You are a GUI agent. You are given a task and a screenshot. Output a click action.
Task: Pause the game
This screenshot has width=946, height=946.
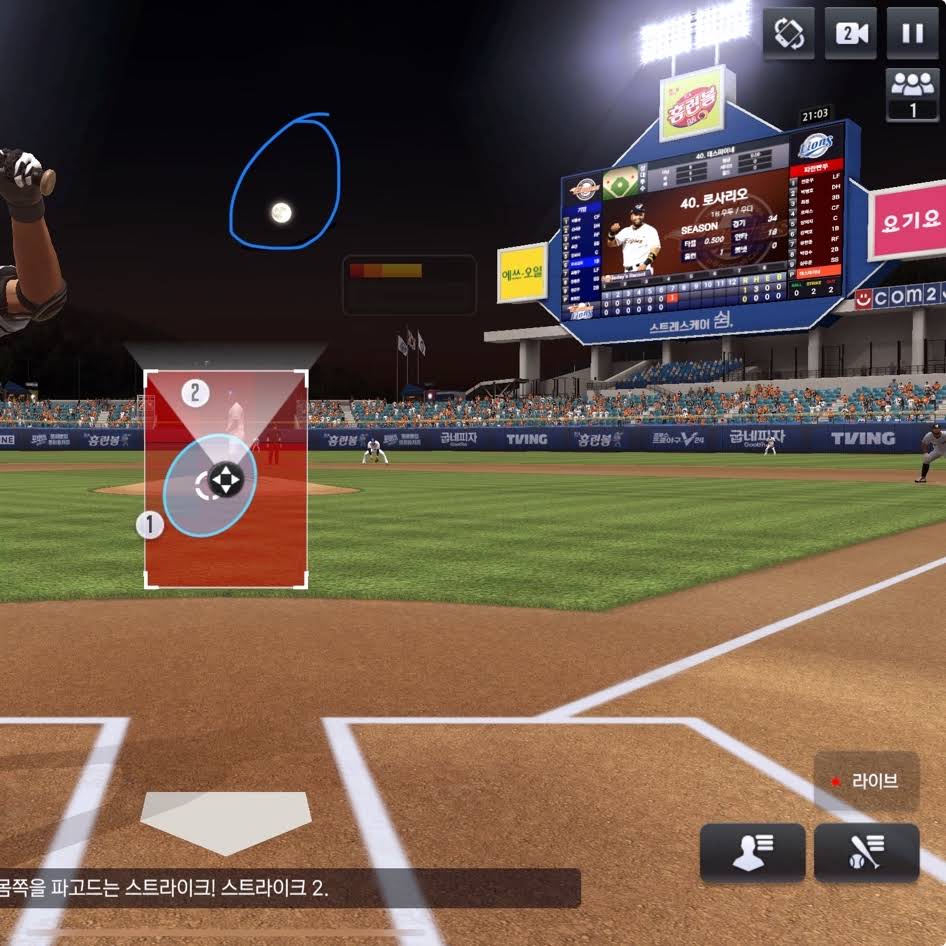911,34
